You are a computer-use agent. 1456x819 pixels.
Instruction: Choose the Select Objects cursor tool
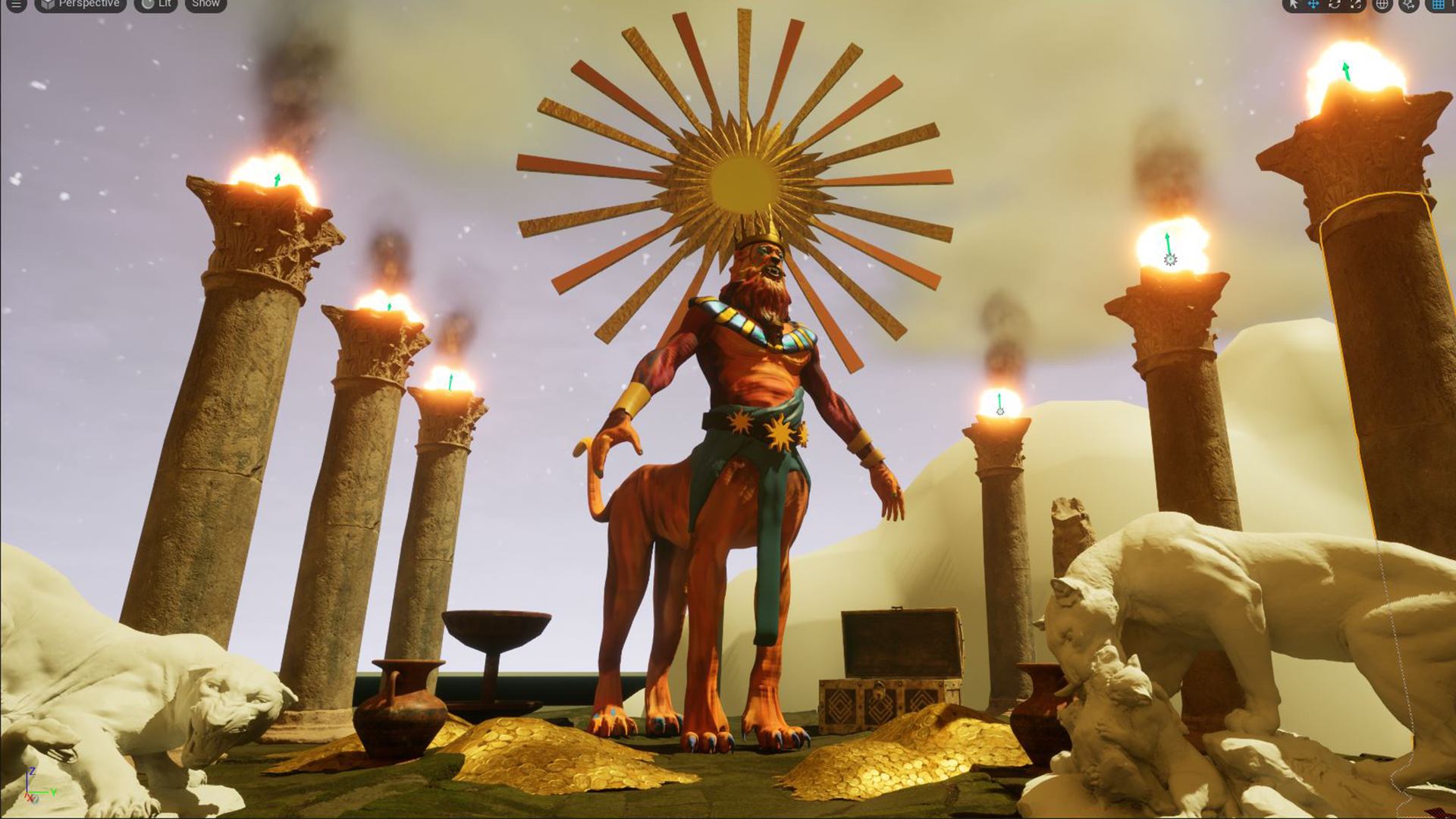(x=1292, y=5)
